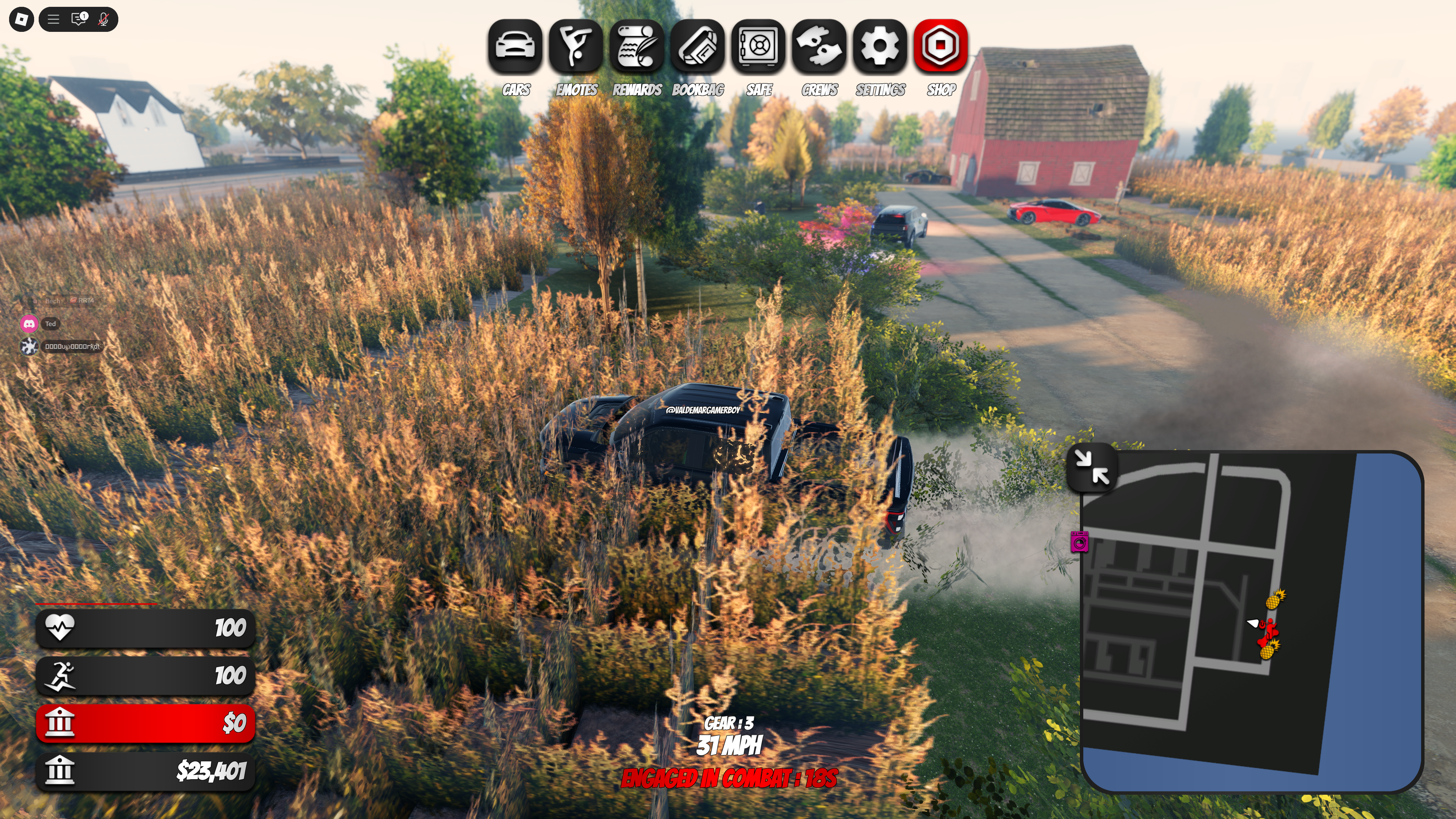Open the Roblox hamburger menu
1456x819 pixels.
(53, 19)
